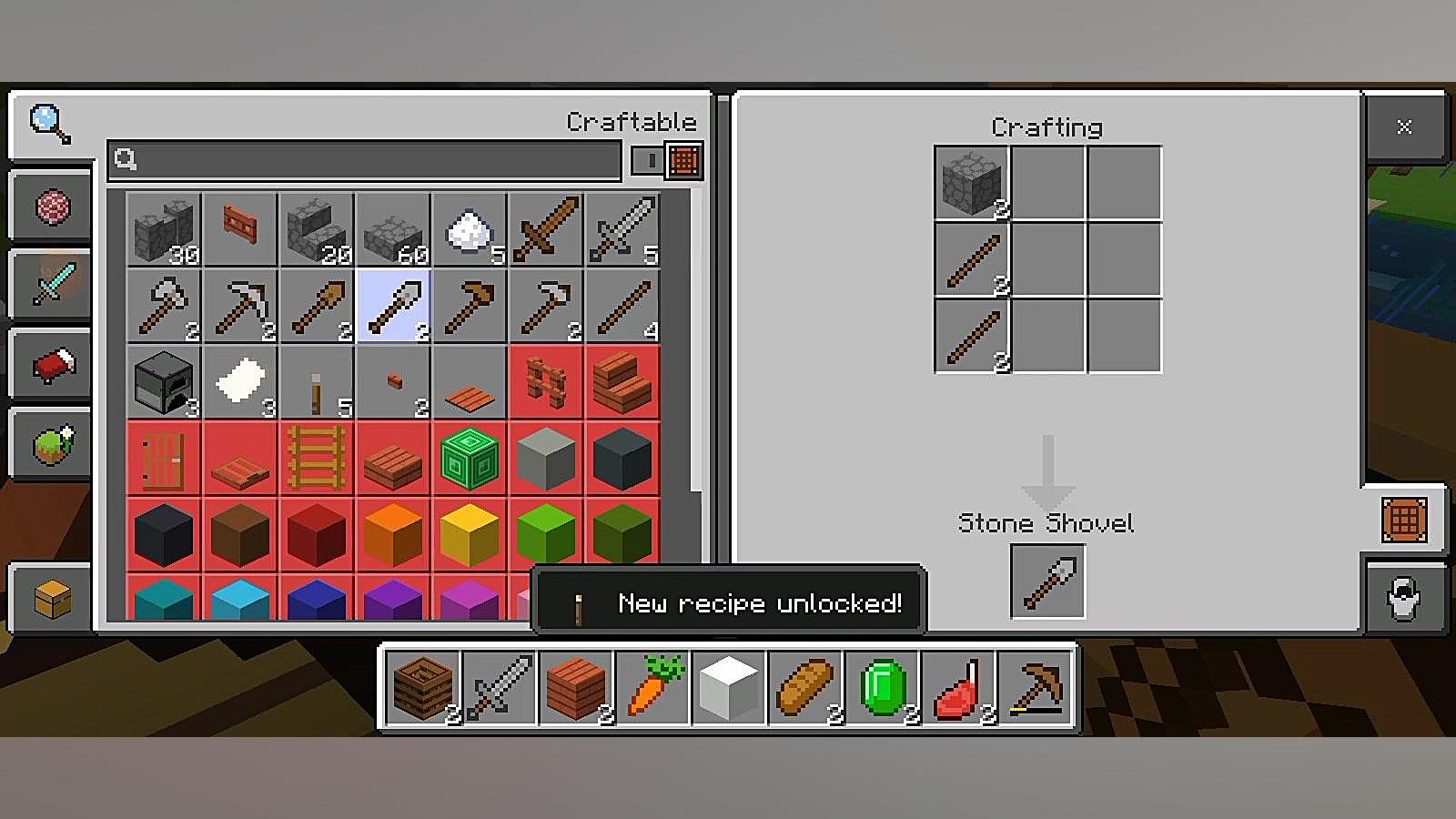This screenshot has width=1456, height=819.
Task: Select the emerald hotbar slot
Action: (881, 688)
